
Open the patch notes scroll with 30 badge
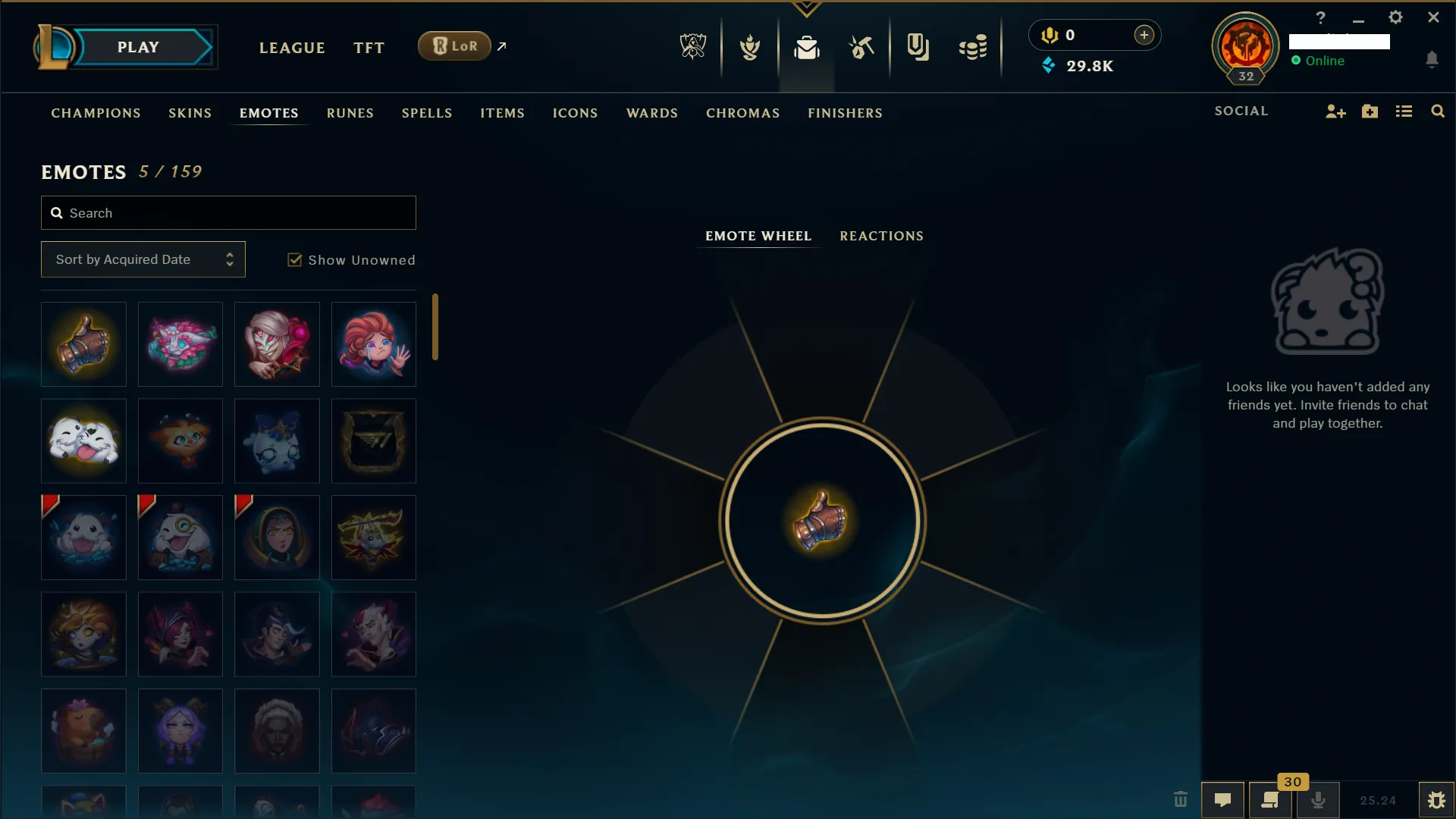click(1271, 800)
